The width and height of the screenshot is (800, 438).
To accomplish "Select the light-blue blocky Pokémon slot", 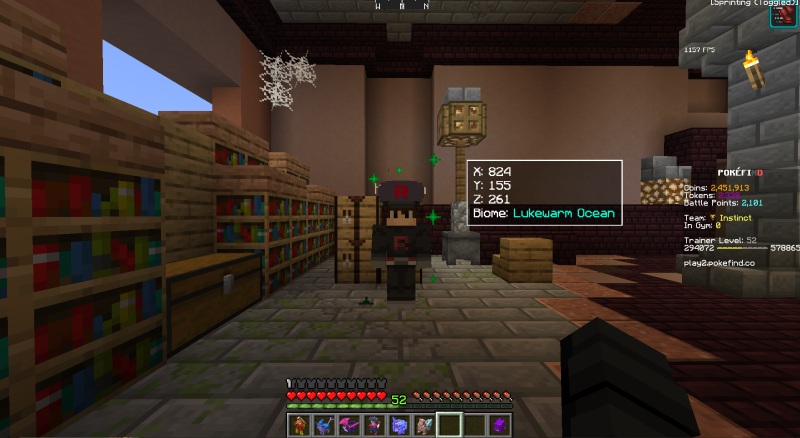I will [400, 424].
